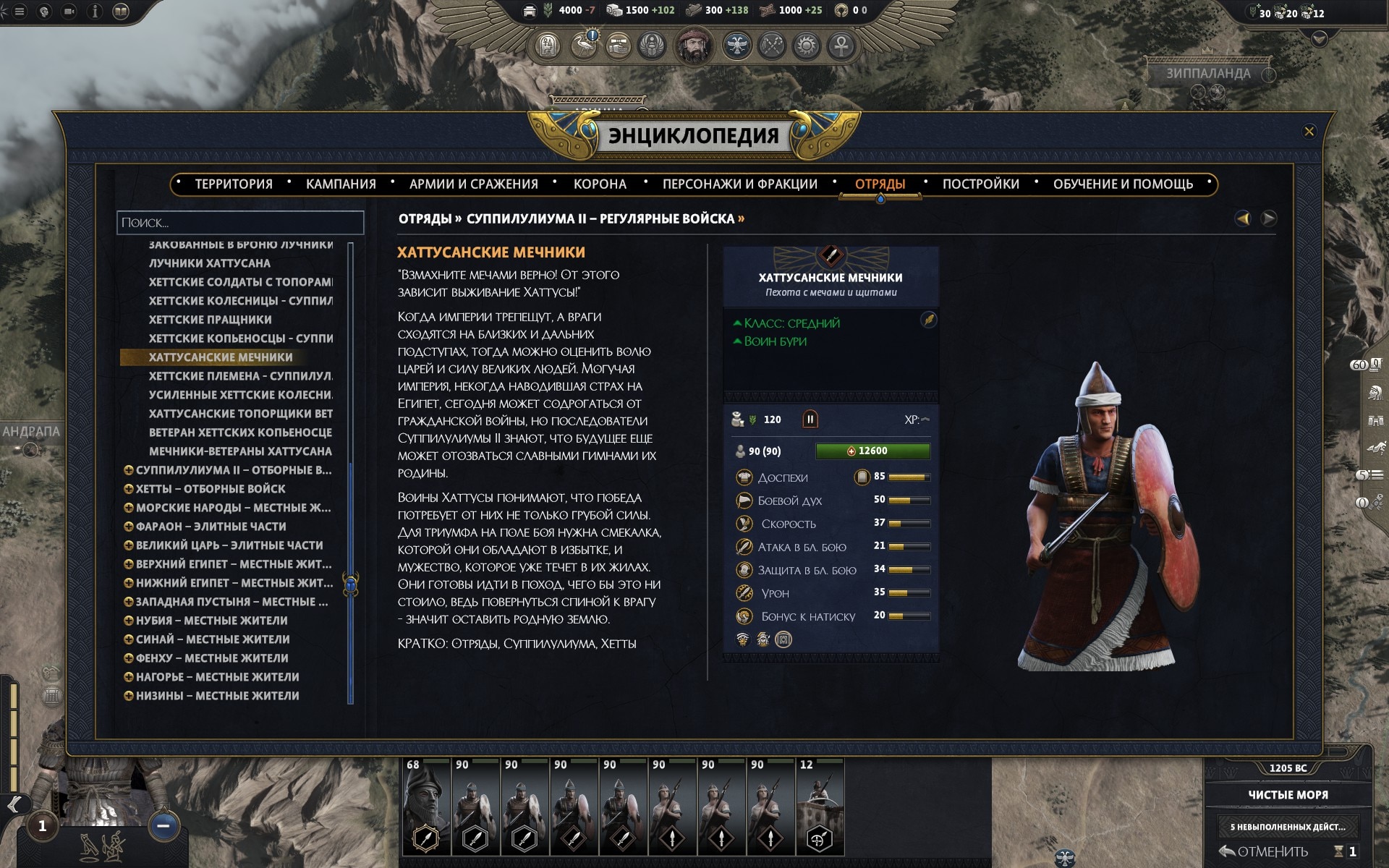
Task: Follow the Отряды breadcrumb link
Action: tap(425, 219)
